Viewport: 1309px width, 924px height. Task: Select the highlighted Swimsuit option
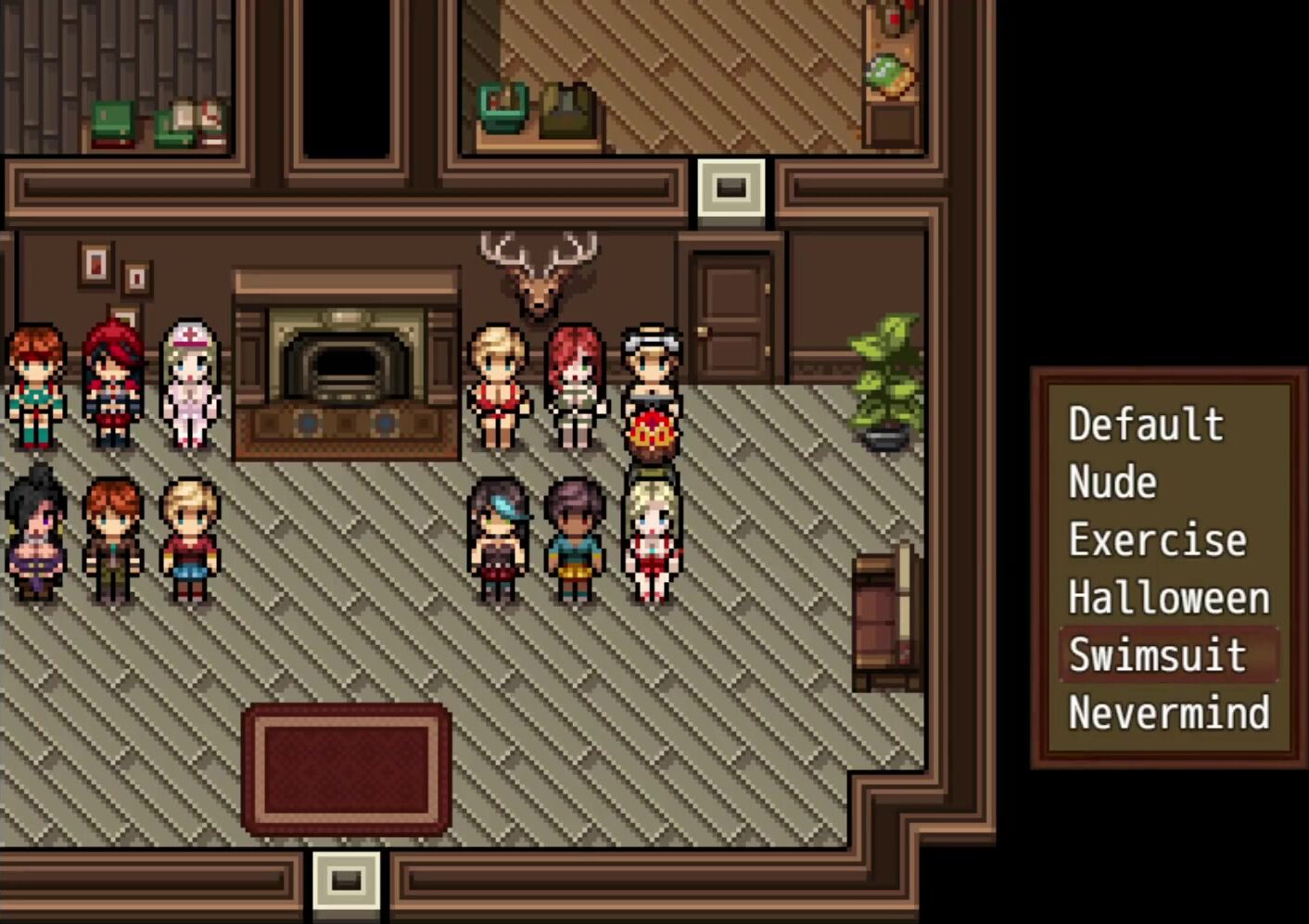point(1158,655)
